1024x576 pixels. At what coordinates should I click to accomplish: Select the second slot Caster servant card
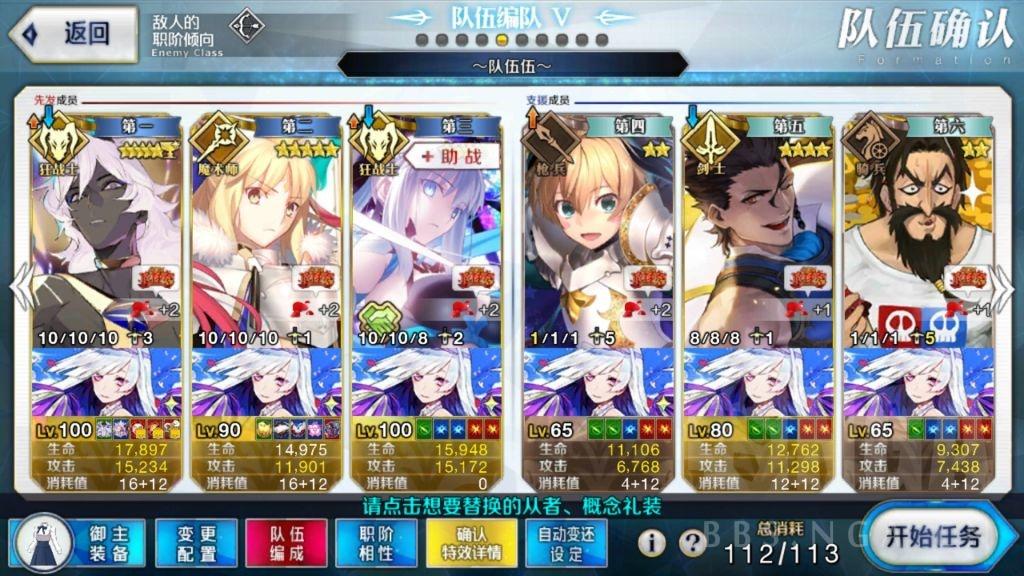click(x=265, y=230)
